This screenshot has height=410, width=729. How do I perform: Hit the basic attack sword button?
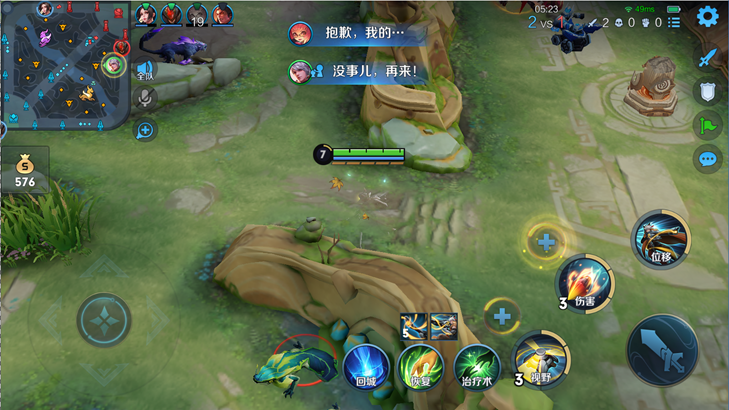point(662,349)
